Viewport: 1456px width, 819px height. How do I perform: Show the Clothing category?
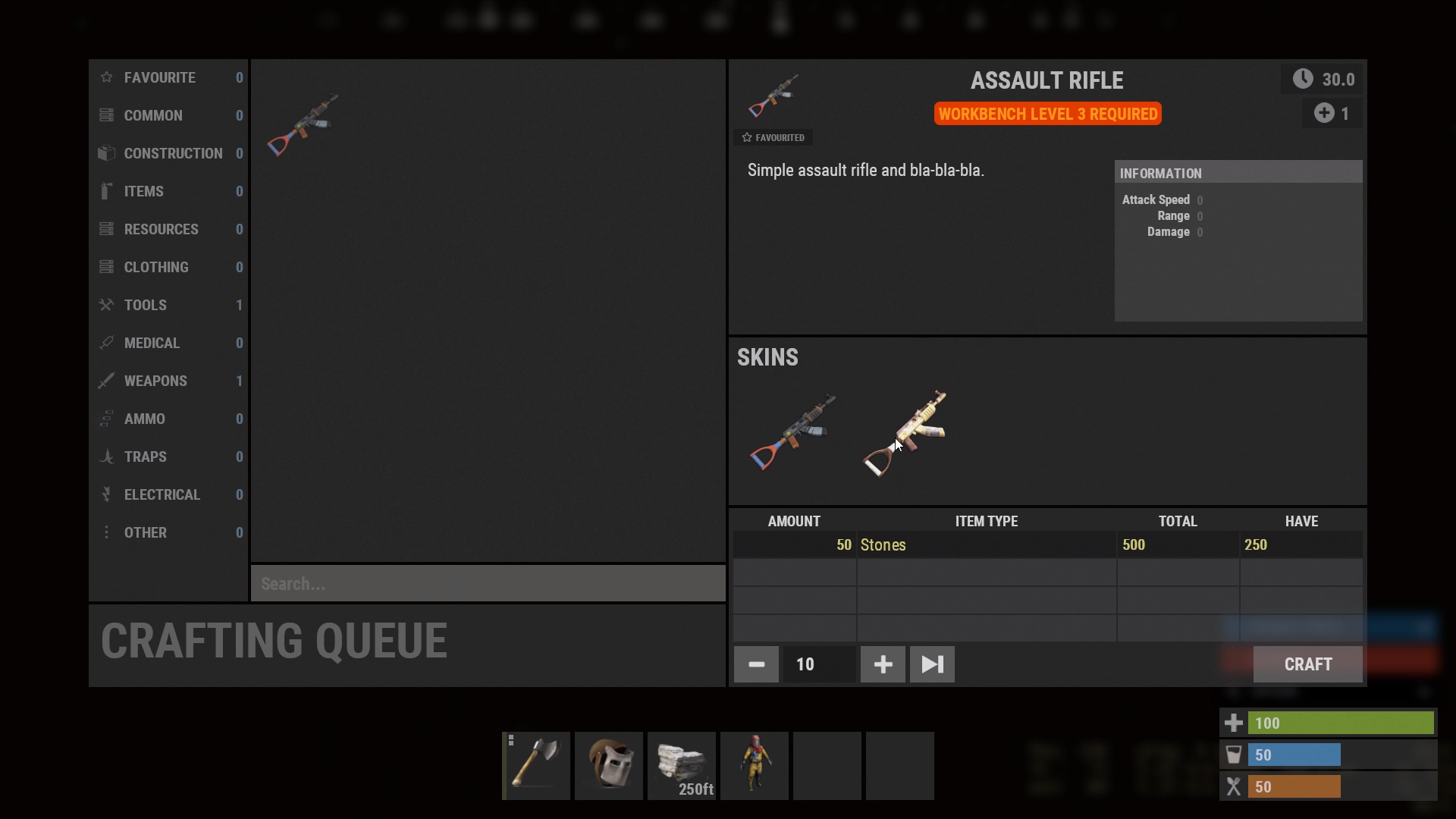(x=168, y=268)
